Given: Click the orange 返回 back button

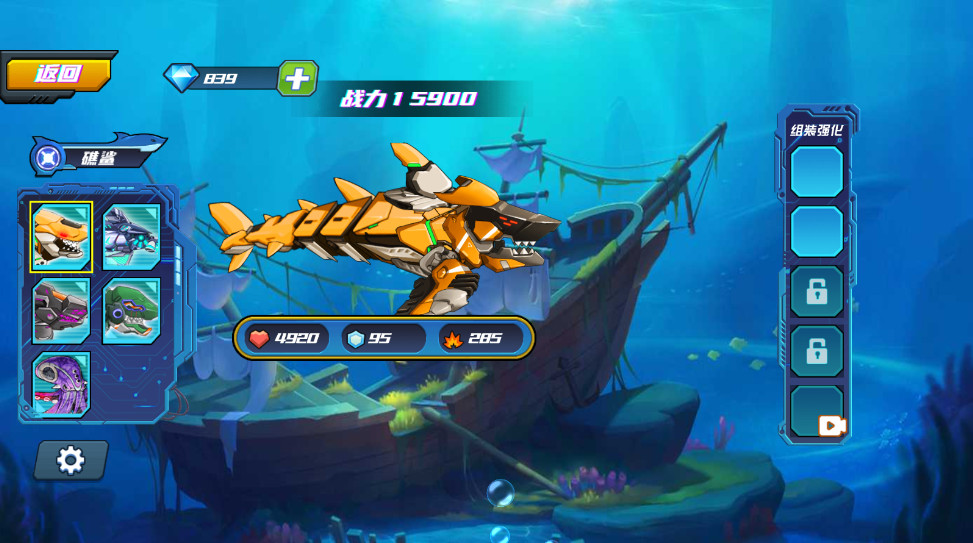Looking at the screenshot, I should (58, 74).
